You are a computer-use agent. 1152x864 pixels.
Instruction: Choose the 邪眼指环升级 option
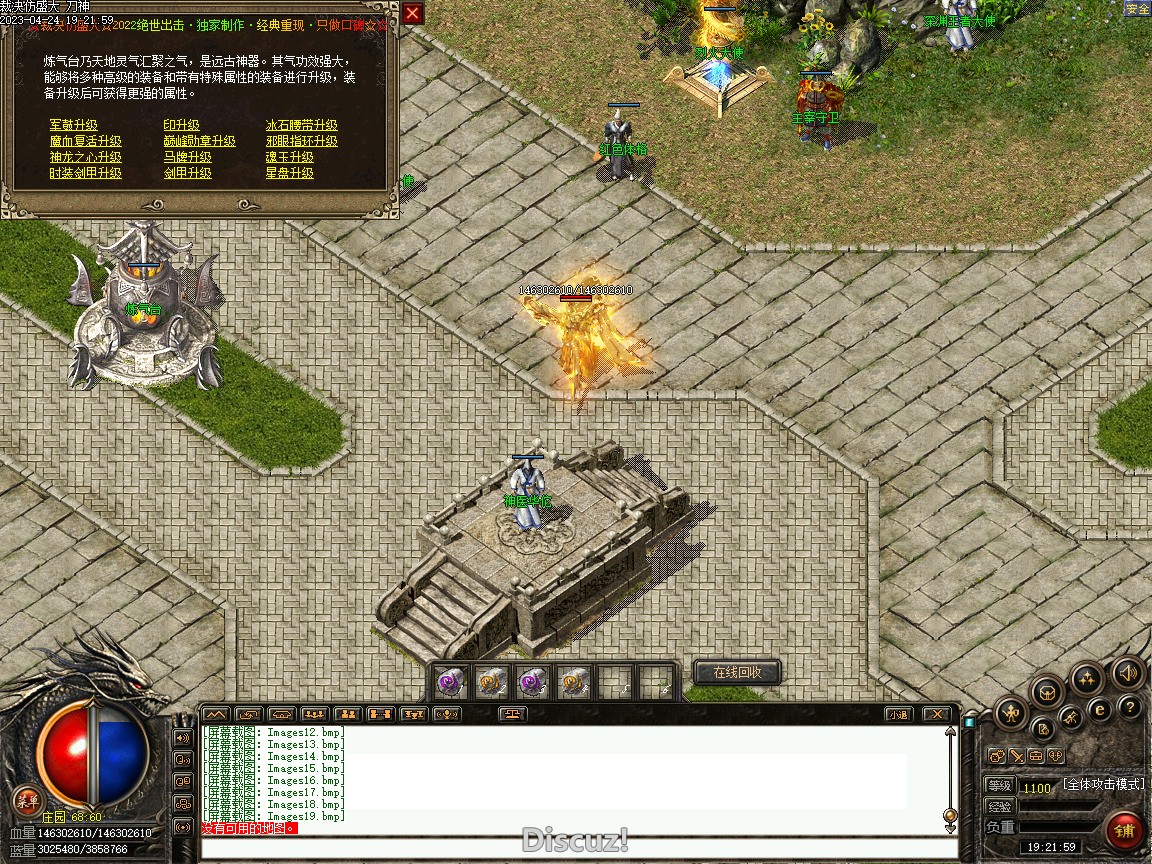pos(302,141)
